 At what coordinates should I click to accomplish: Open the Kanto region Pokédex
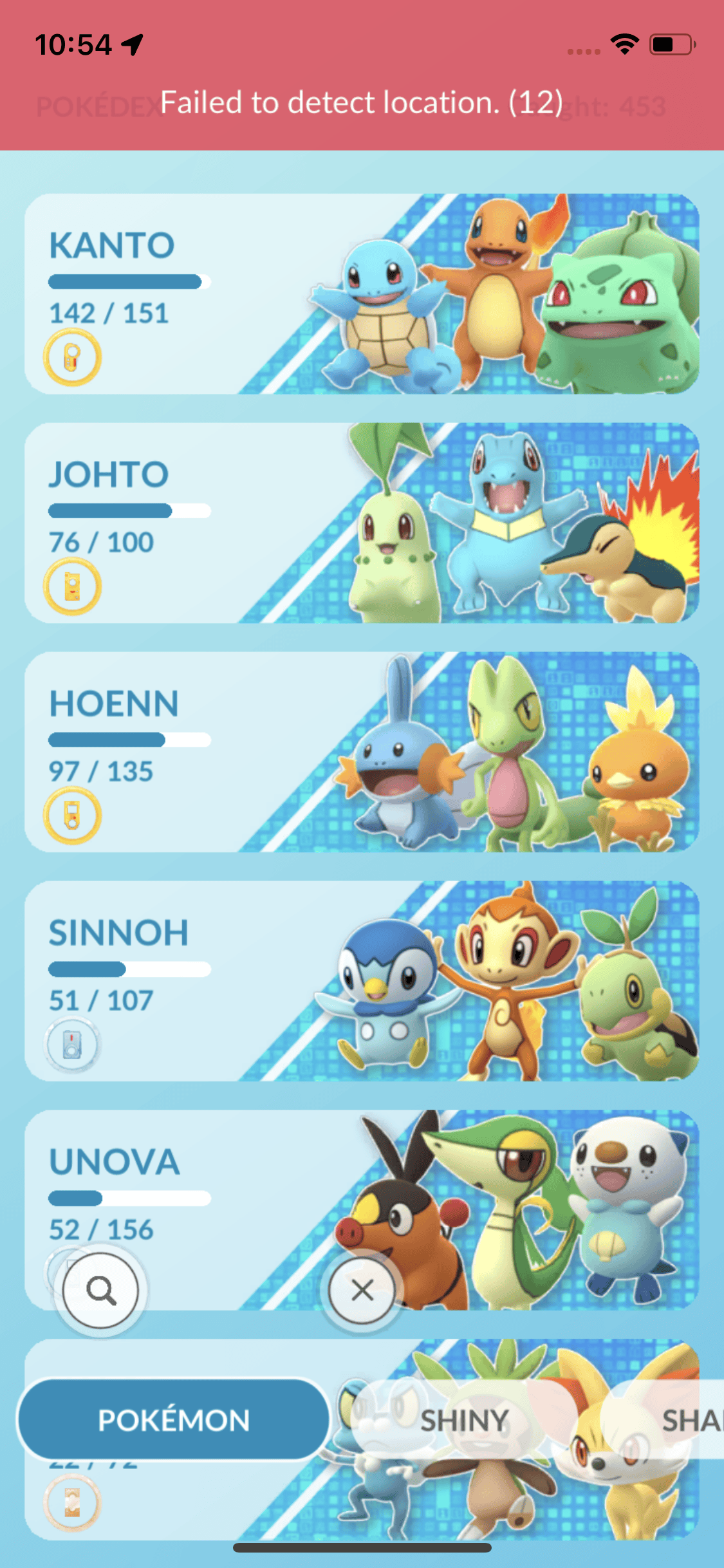click(x=362, y=294)
